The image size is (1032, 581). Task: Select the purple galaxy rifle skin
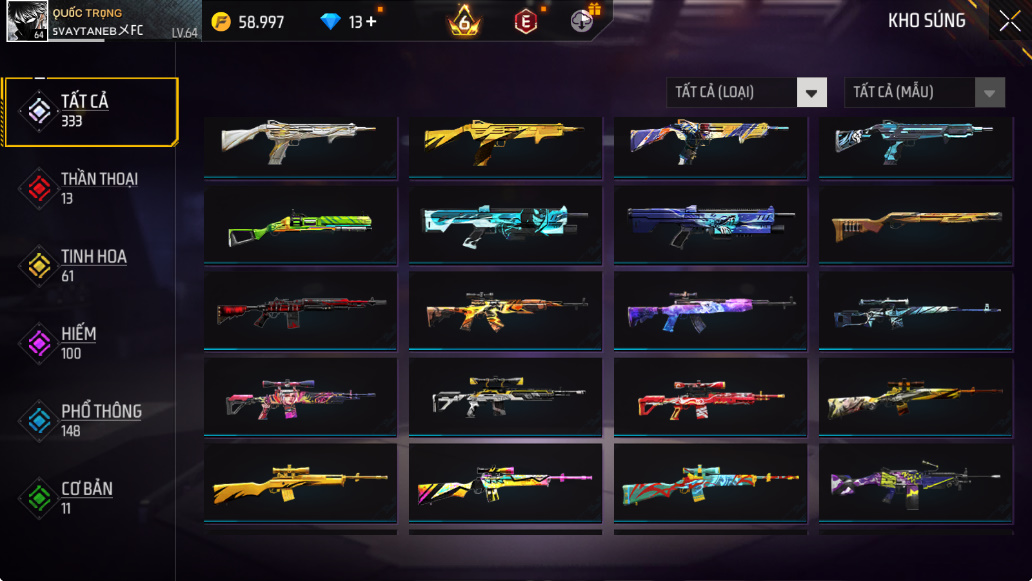coord(710,311)
